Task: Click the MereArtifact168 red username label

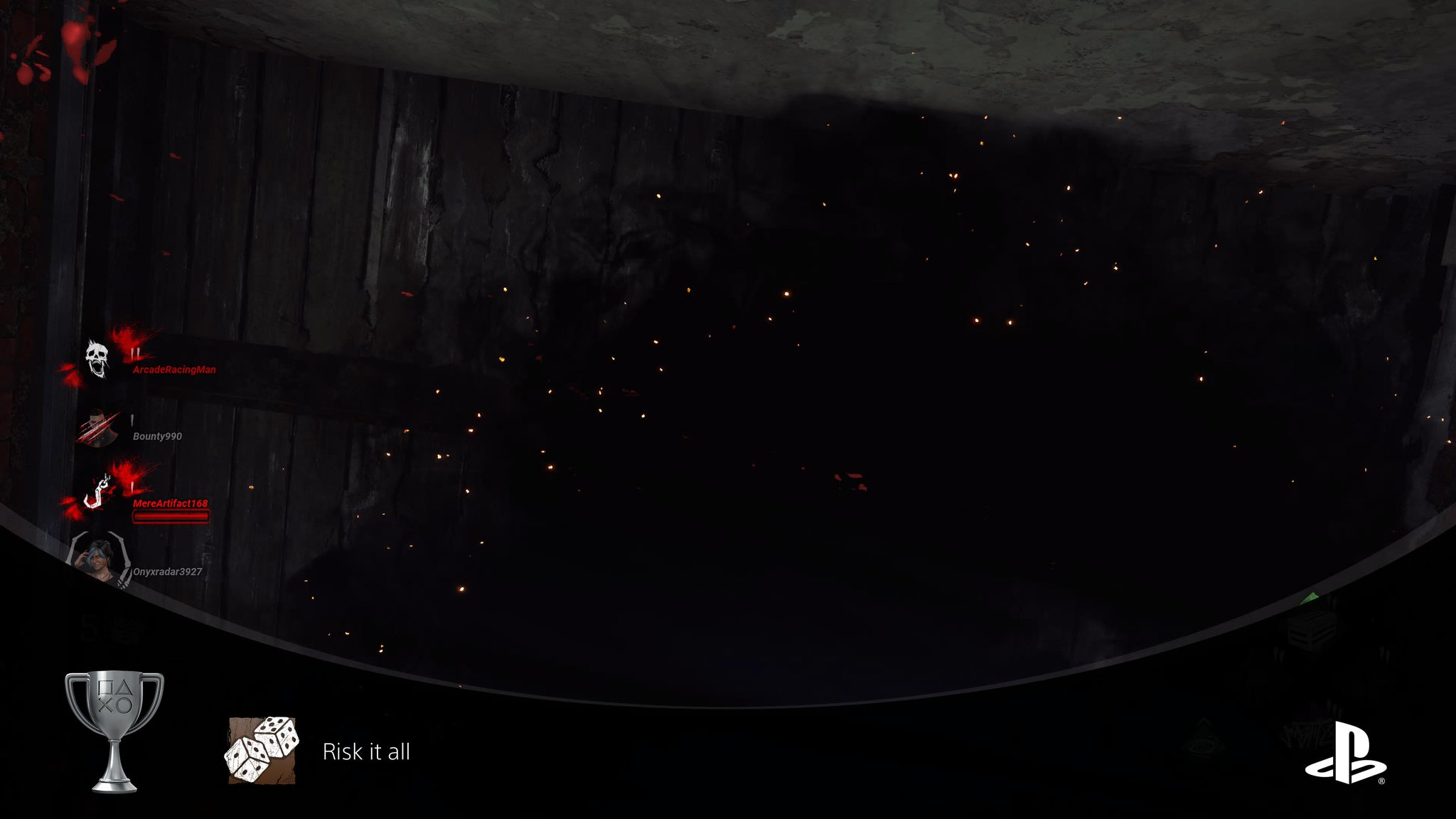Action: (170, 503)
